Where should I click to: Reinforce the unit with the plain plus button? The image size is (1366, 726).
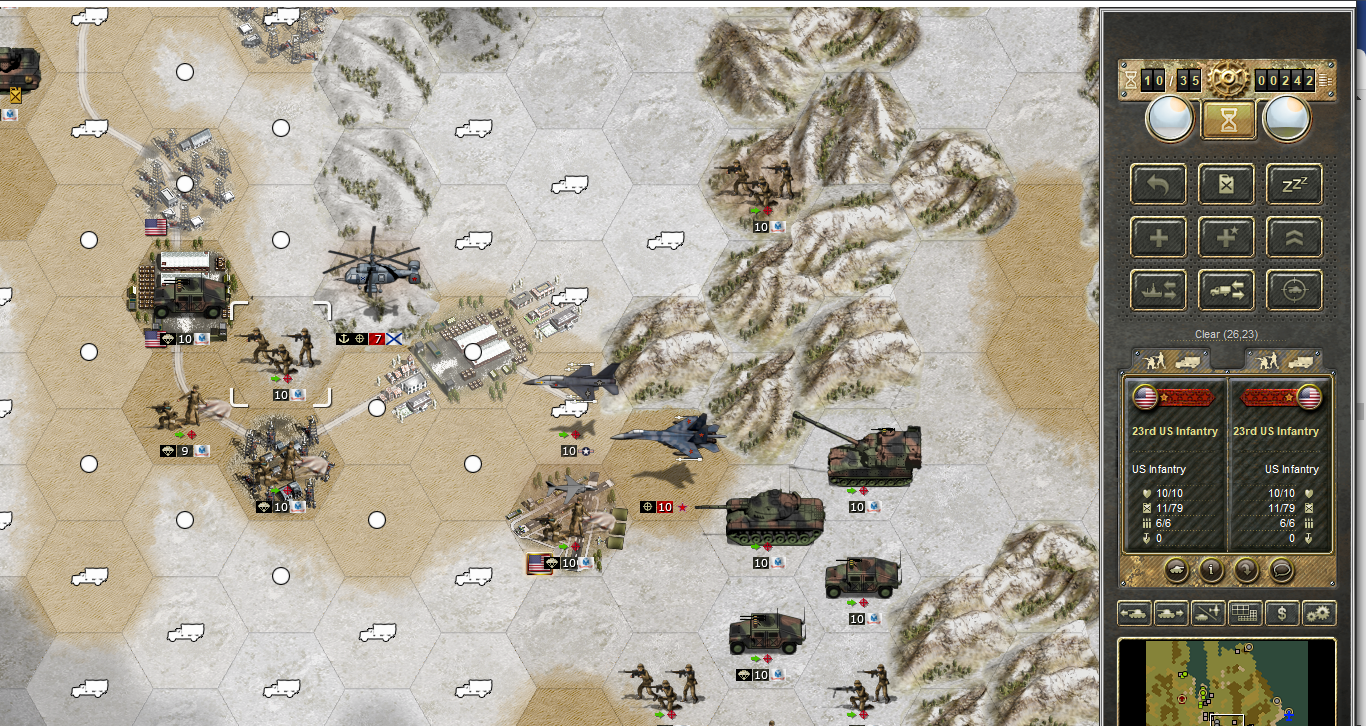pyautogui.click(x=1158, y=237)
